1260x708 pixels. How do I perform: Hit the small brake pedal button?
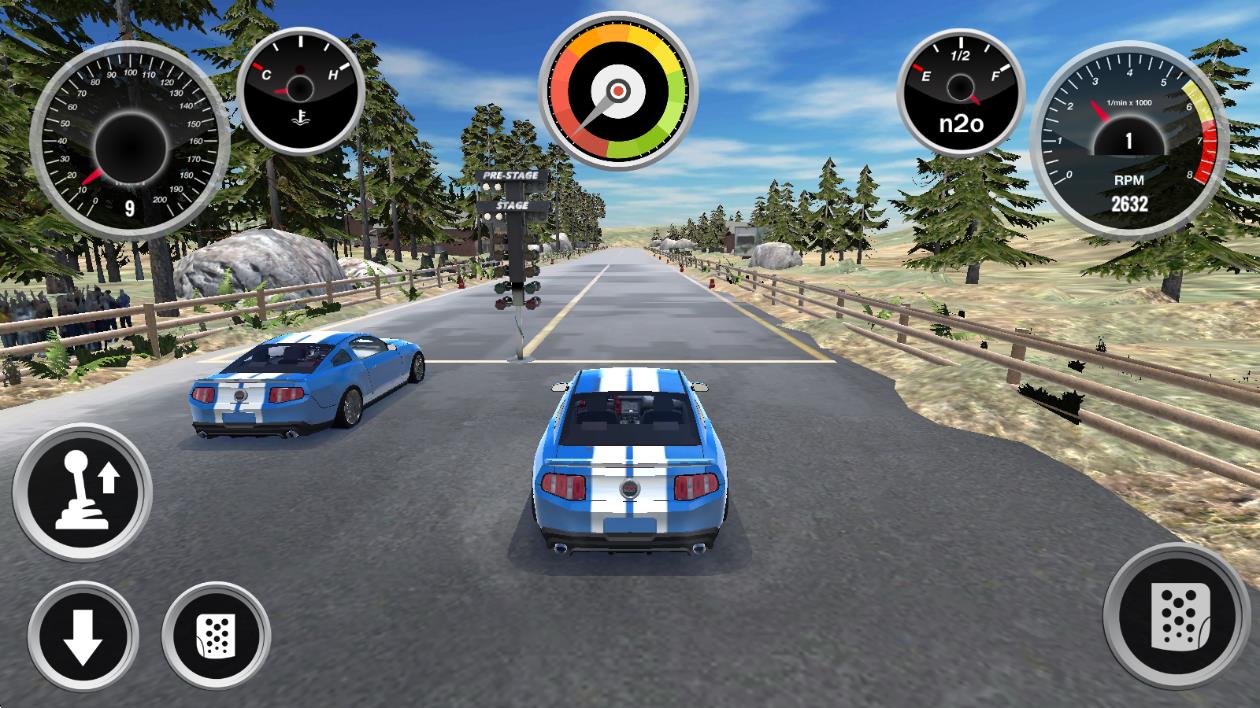(216, 636)
